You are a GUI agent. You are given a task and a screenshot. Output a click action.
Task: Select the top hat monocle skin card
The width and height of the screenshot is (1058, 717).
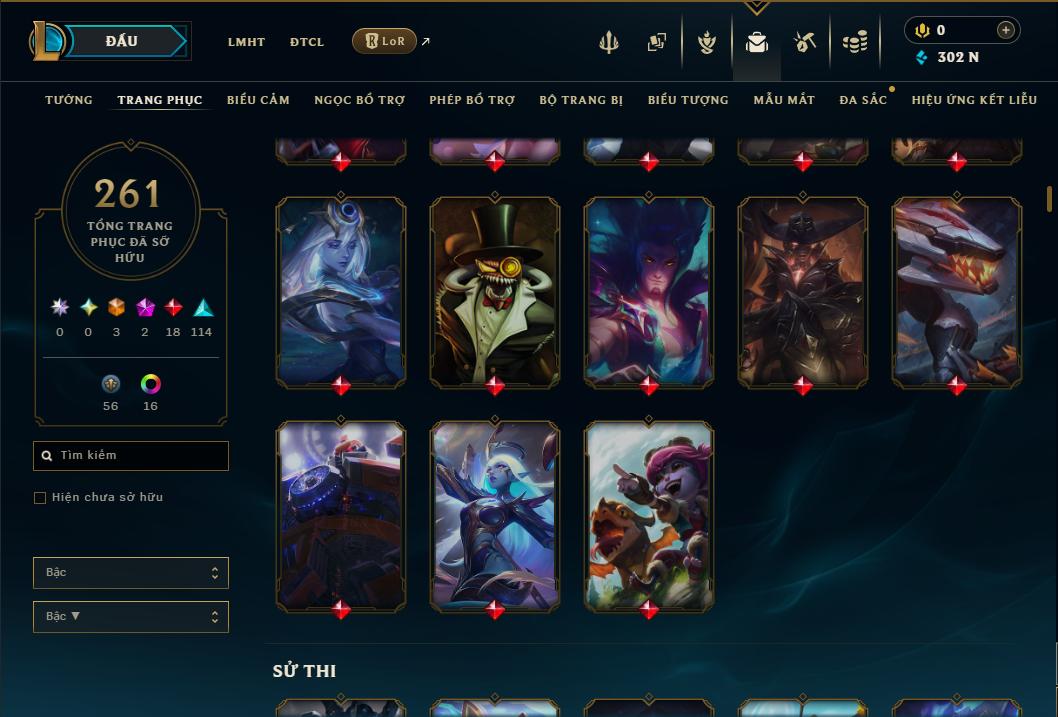point(495,290)
